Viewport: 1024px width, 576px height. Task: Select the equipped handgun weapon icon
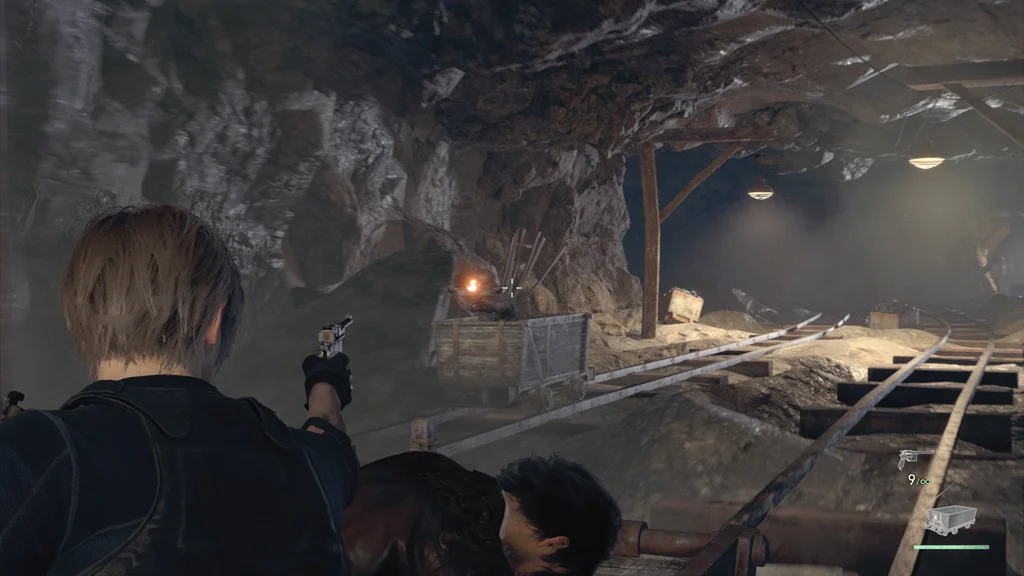(911, 459)
